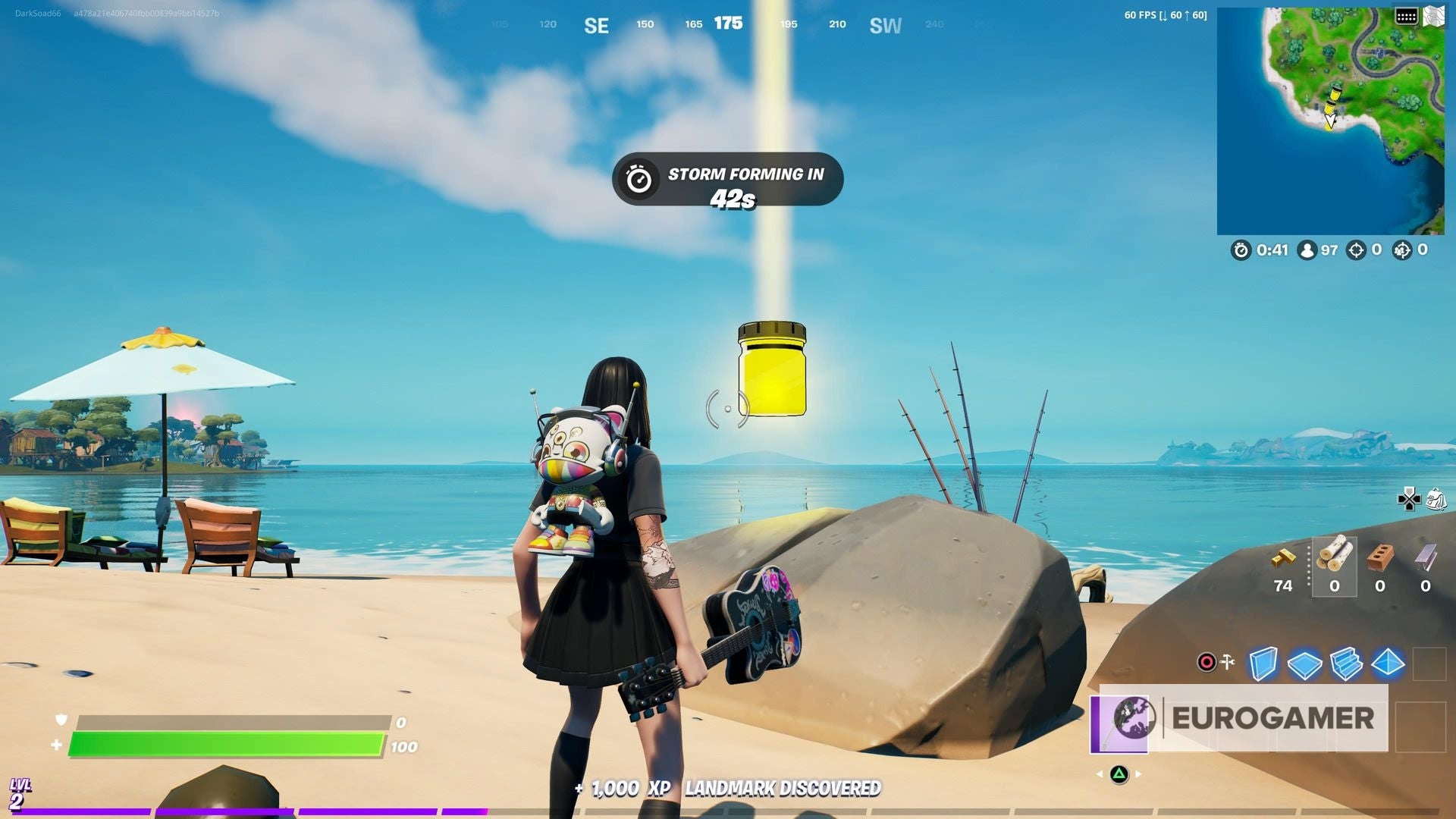
Task: Click the right arrow beside the triangle button
Action: 1137,773
